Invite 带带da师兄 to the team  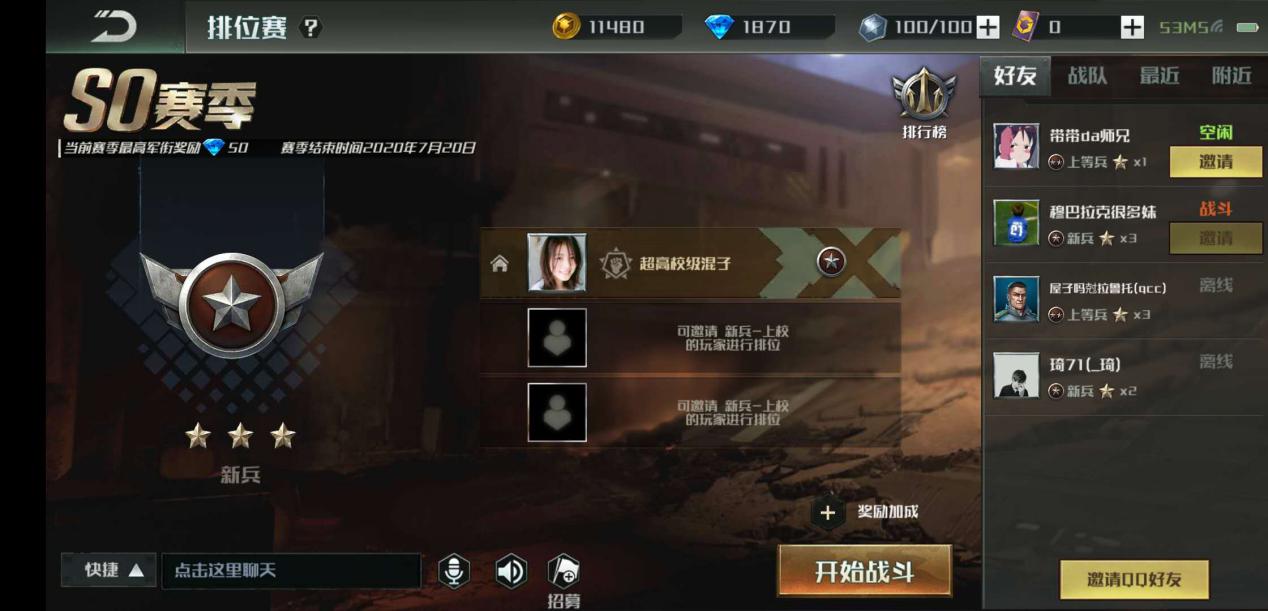(x=1215, y=161)
